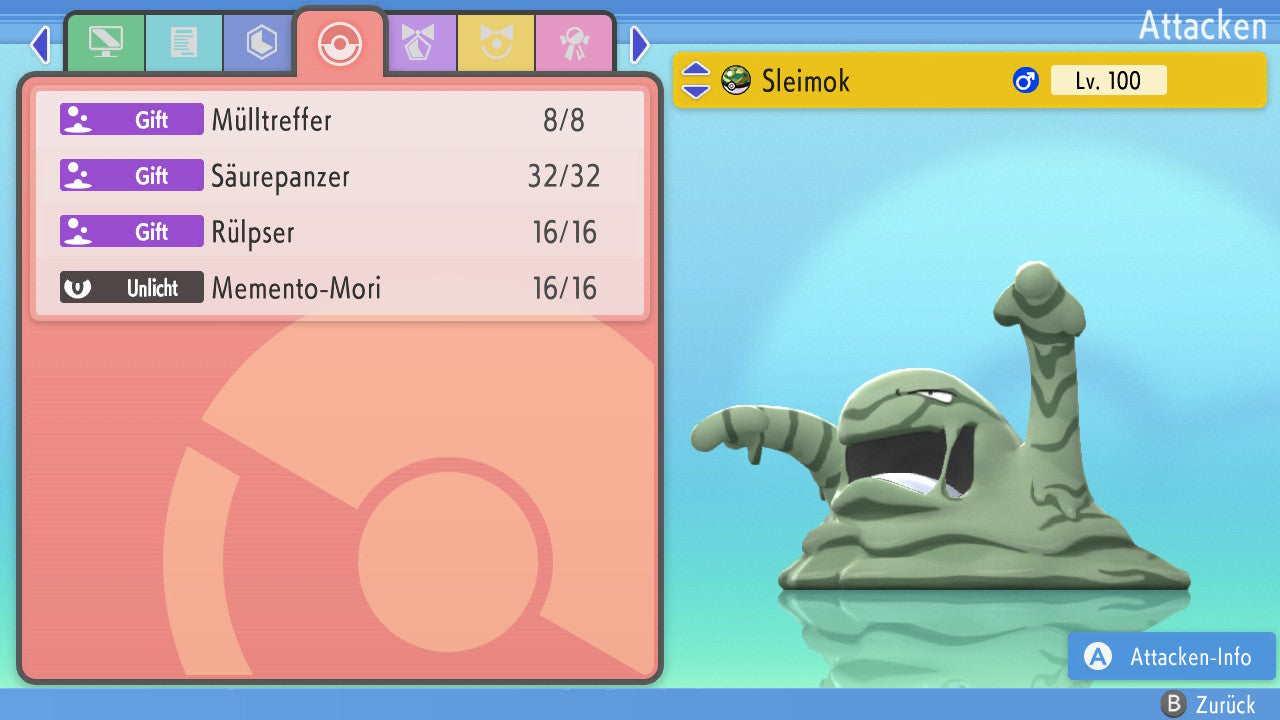Open the pink ribbon rosette tab
Image resolution: width=1280 pixels, height=720 pixels.
[574, 43]
